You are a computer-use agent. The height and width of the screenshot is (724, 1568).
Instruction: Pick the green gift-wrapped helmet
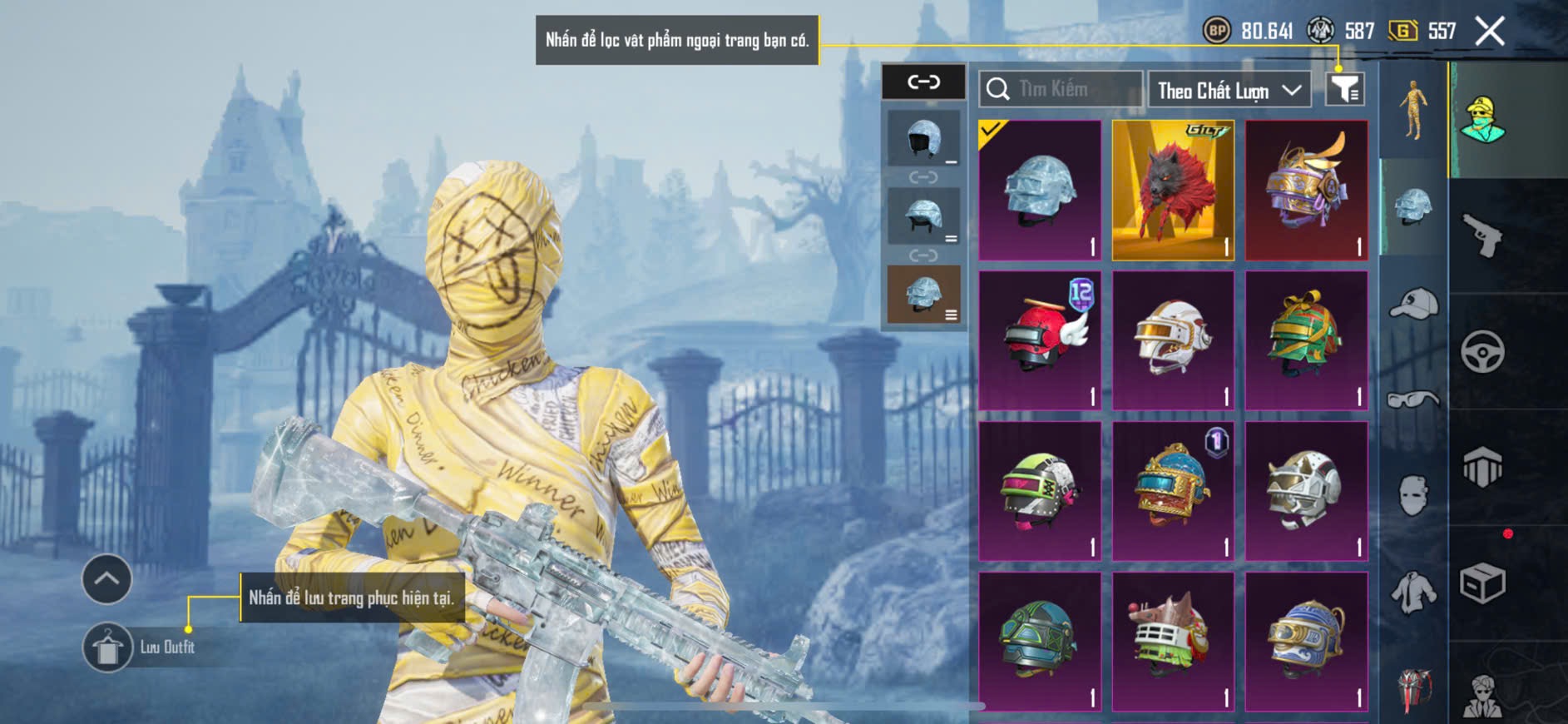point(1306,340)
